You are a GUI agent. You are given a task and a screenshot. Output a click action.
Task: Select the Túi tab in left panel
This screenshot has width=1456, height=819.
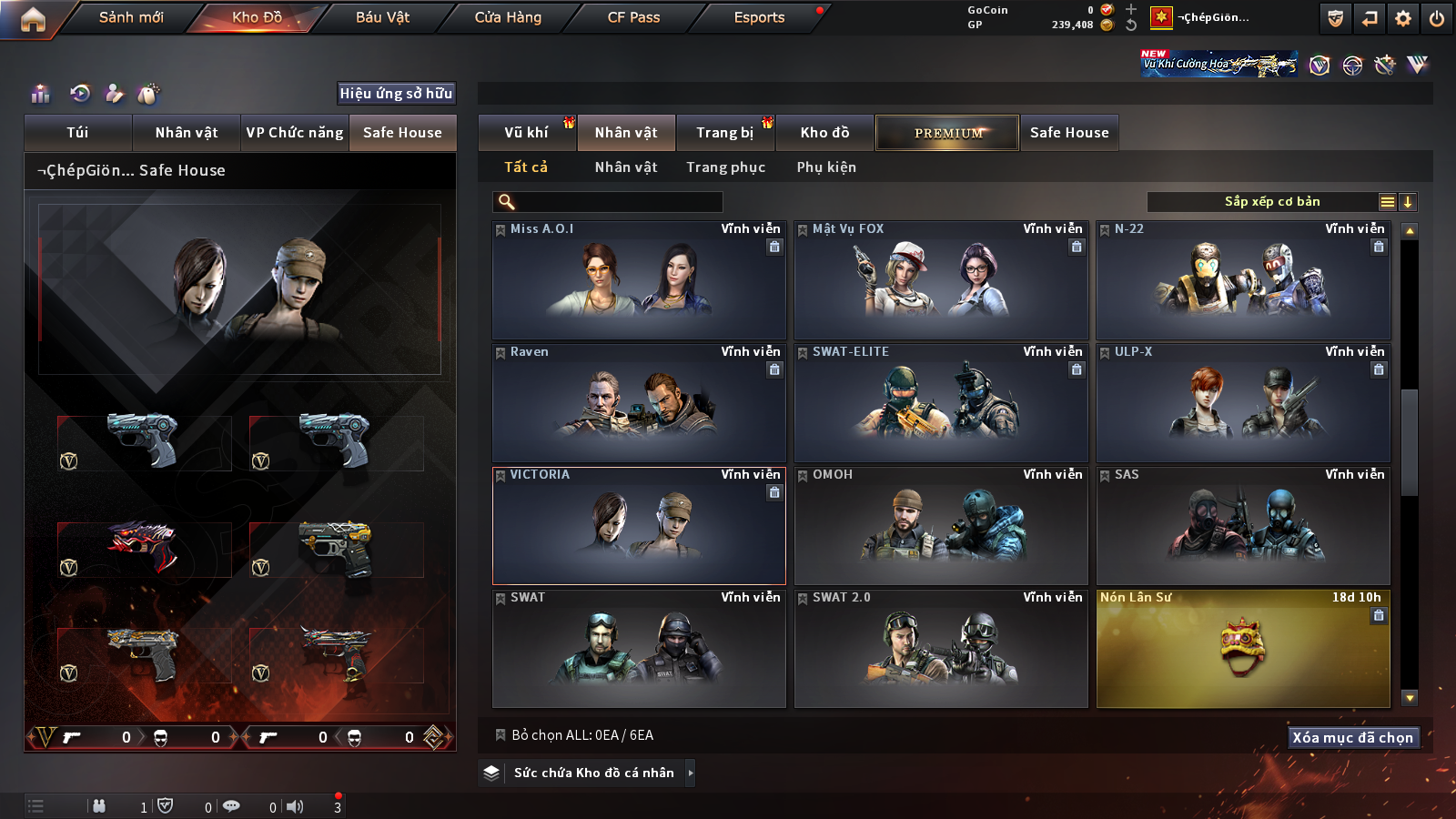[77, 133]
